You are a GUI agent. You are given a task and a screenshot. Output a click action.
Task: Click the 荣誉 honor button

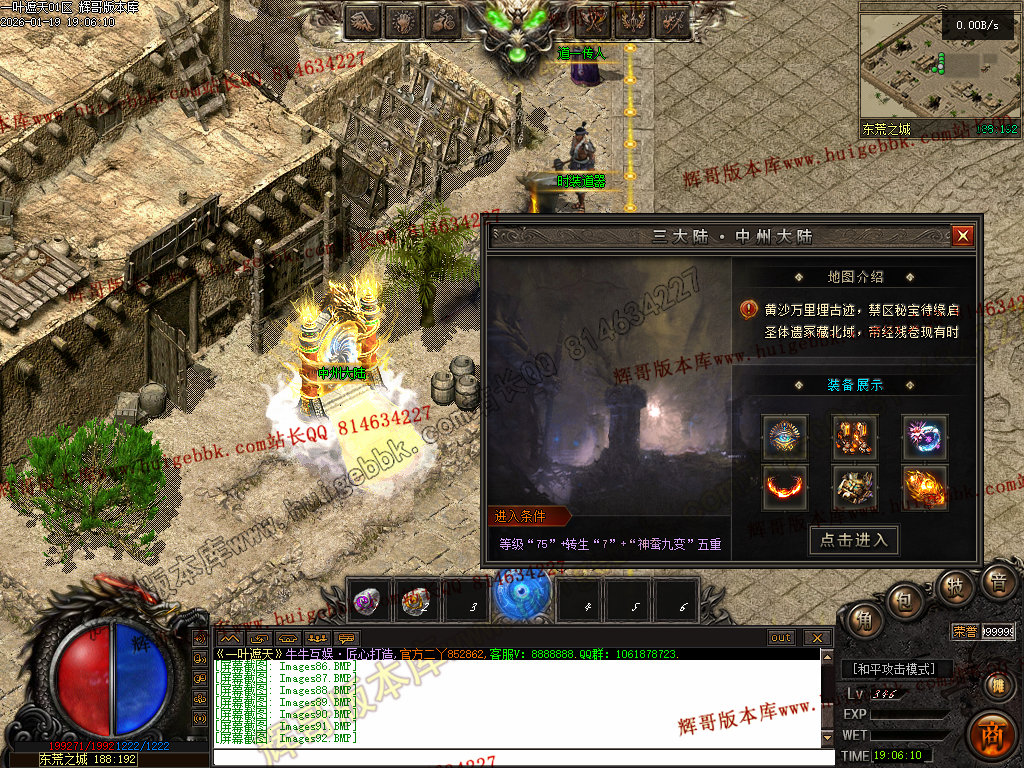coord(964,631)
